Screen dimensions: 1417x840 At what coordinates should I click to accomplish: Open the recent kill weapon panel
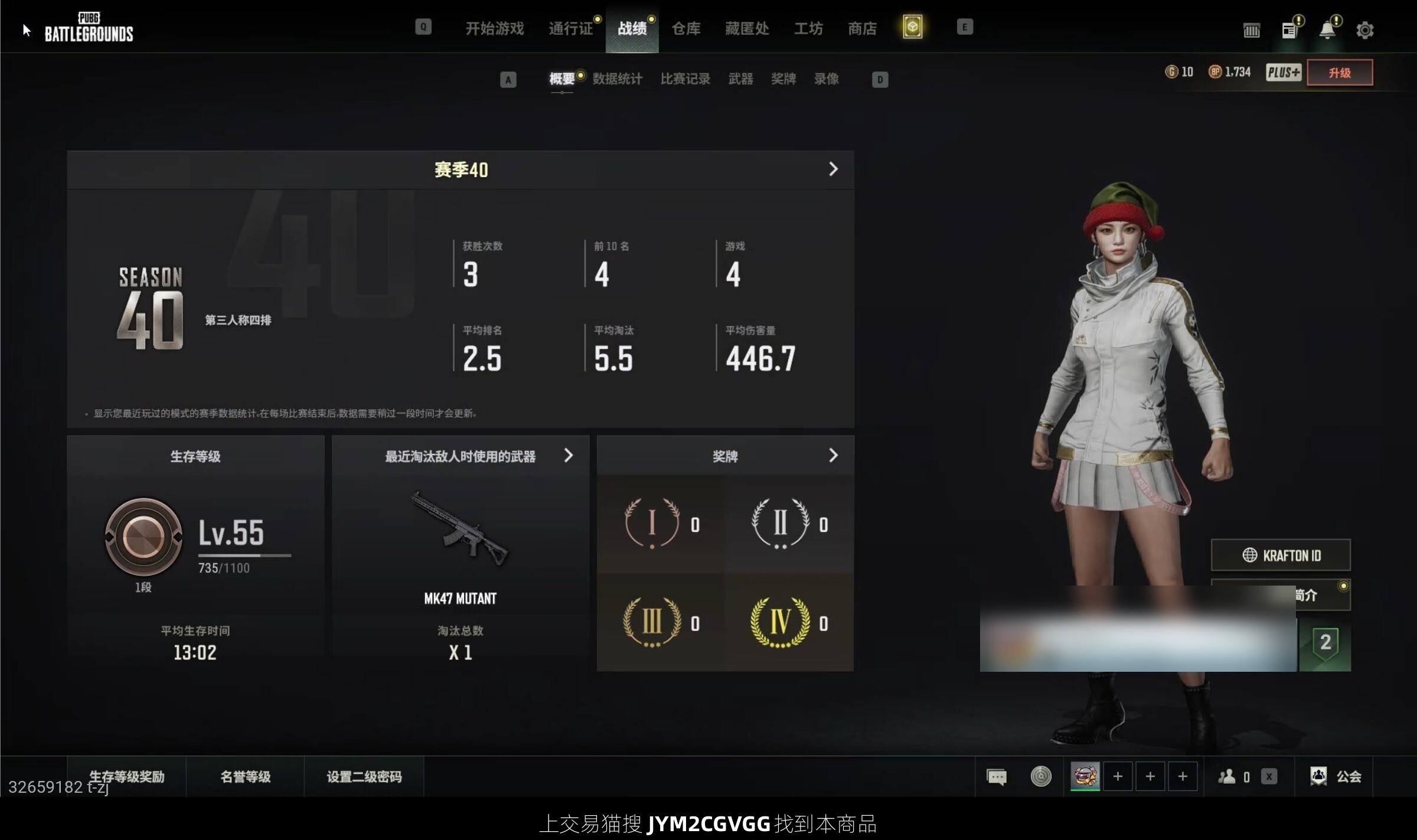568,456
